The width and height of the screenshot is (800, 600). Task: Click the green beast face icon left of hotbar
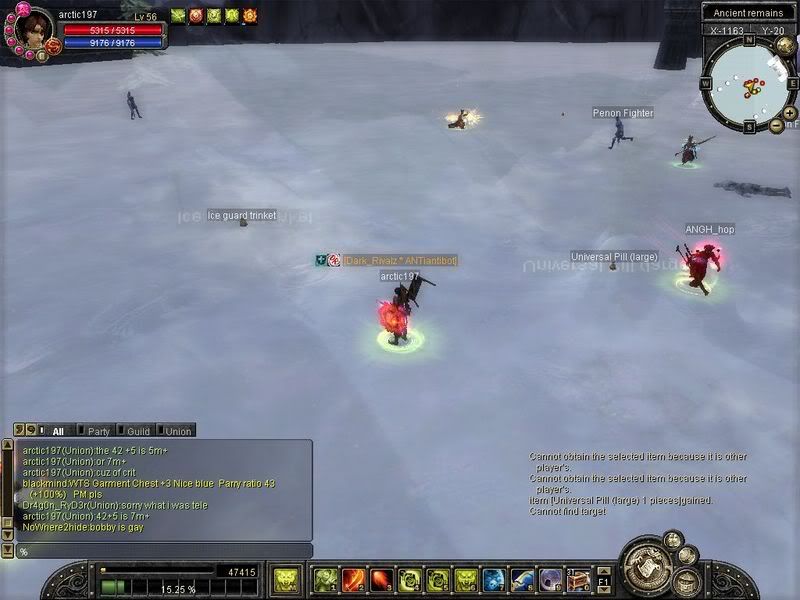[x=286, y=580]
